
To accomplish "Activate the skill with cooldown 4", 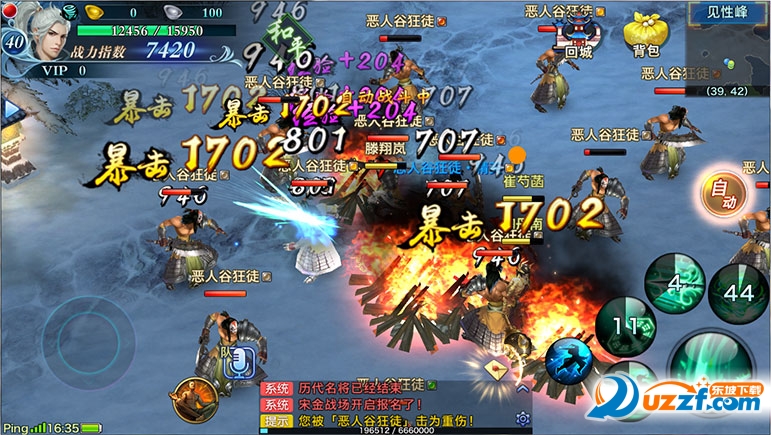I will click(676, 283).
